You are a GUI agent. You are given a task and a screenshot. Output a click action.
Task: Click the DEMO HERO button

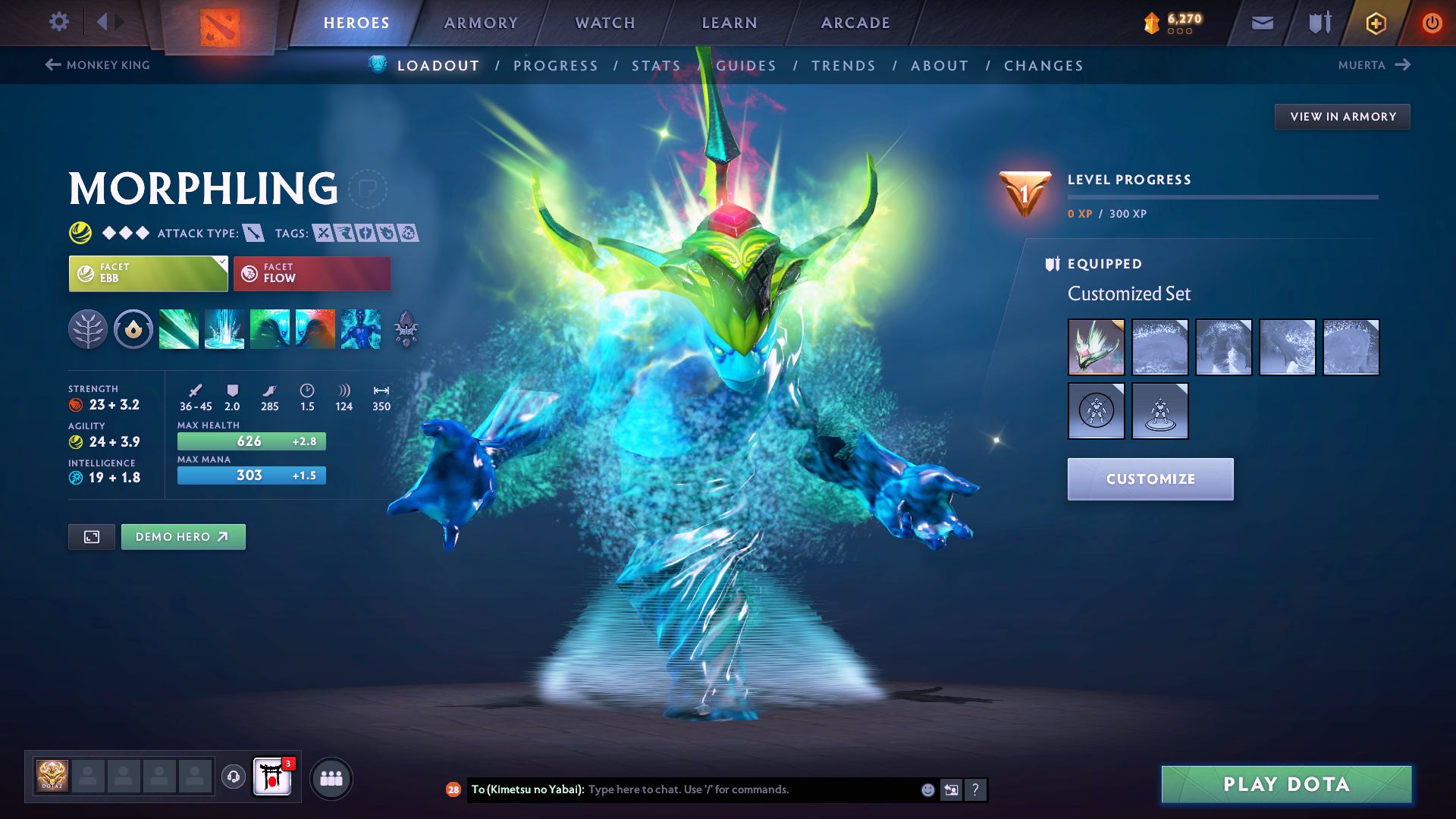pyautogui.click(x=183, y=536)
